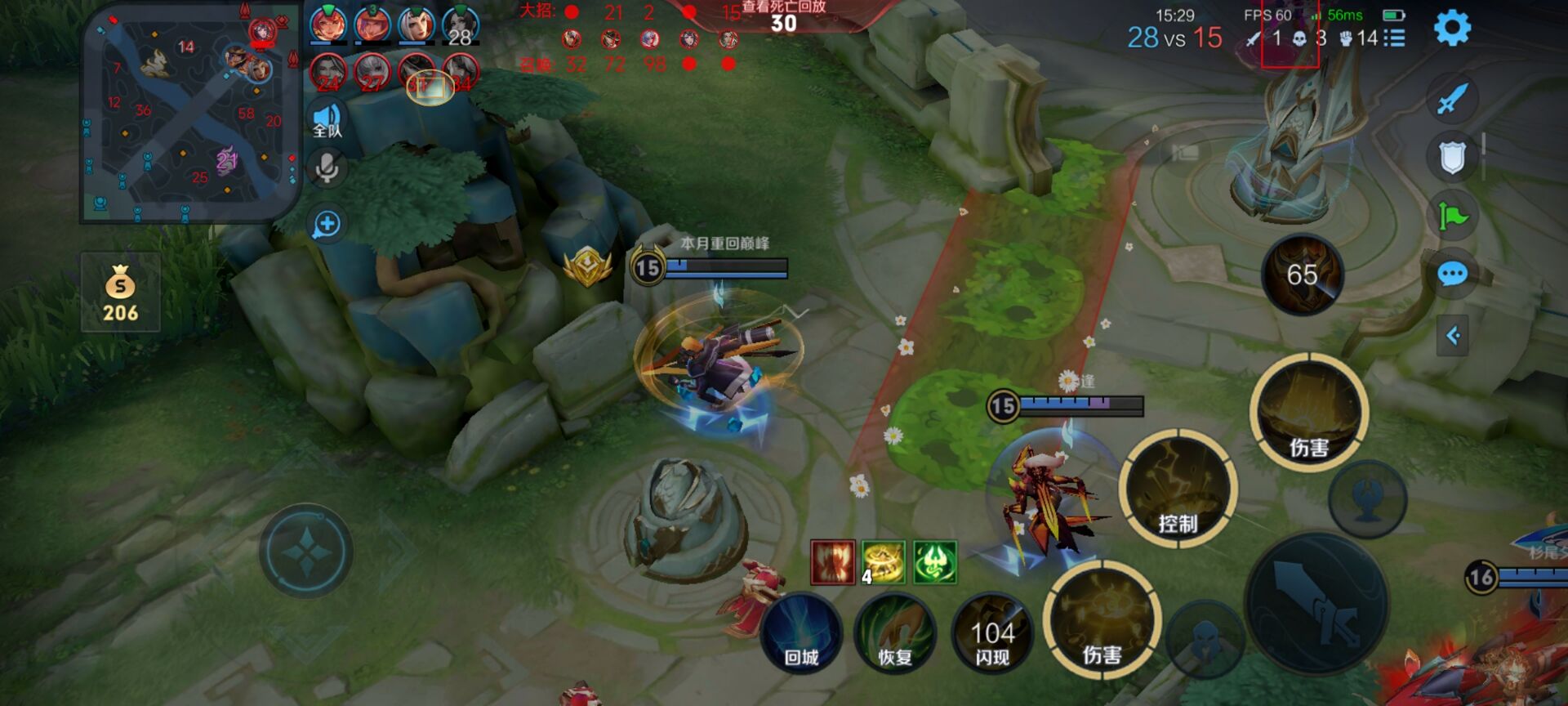Send the attack signal (sword icon)

click(1452, 99)
